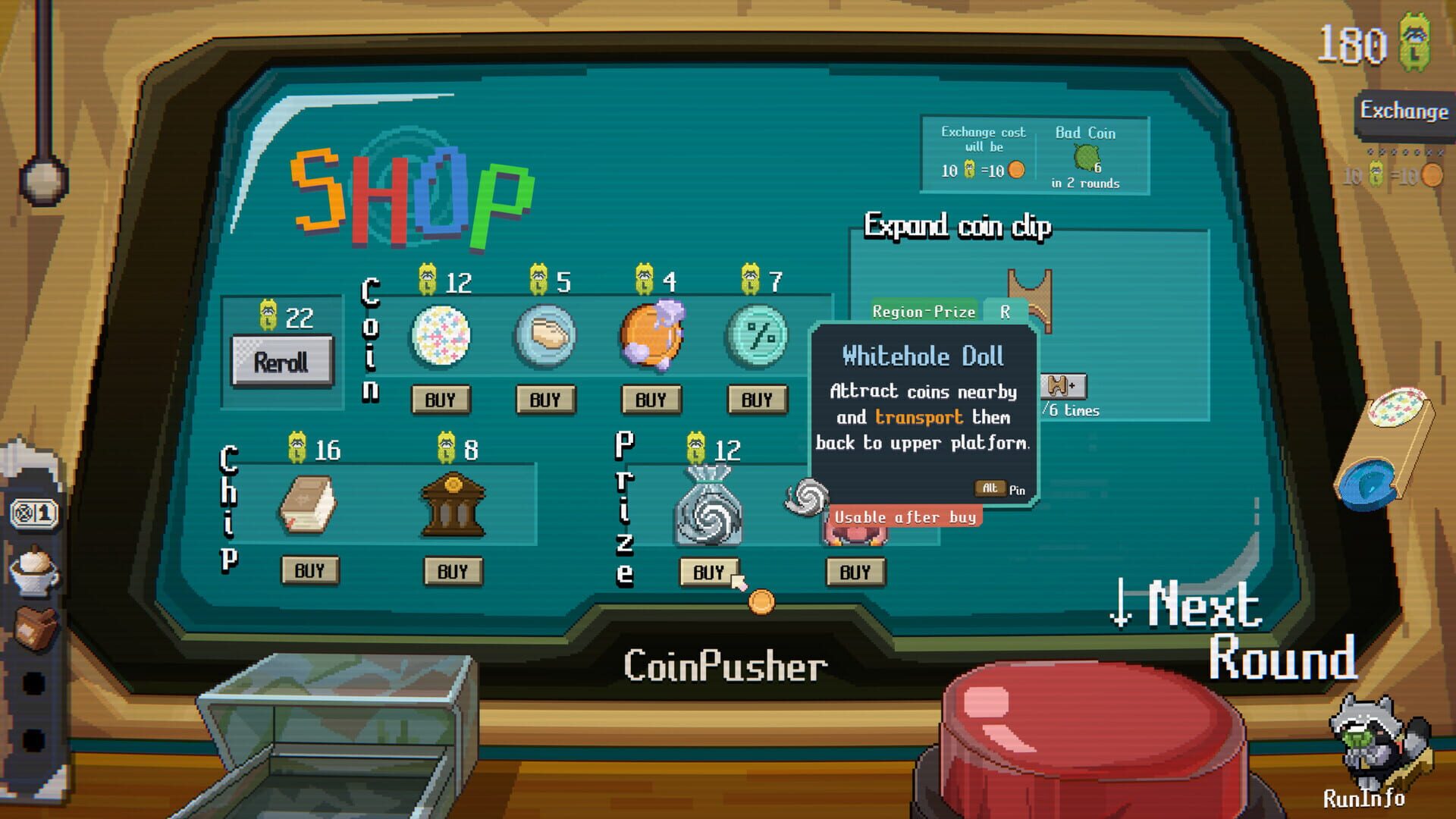Toggle the Alt Pin option on the tooltip
This screenshot has height=819, width=1456.
(x=990, y=488)
